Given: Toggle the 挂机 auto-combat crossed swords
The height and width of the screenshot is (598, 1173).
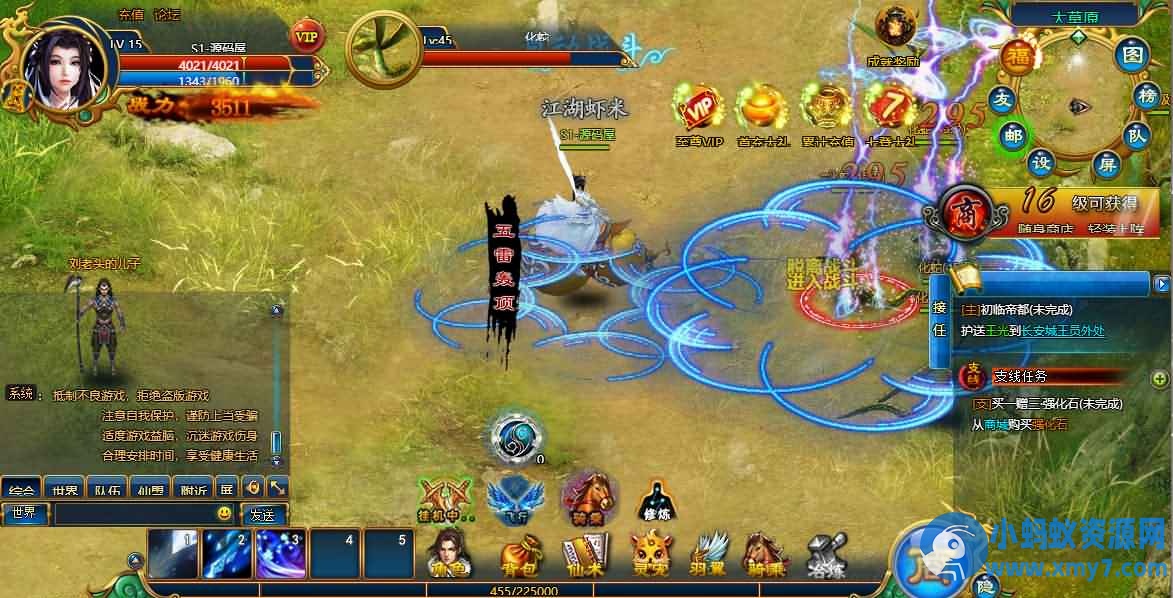Looking at the screenshot, I should pos(445,496).
